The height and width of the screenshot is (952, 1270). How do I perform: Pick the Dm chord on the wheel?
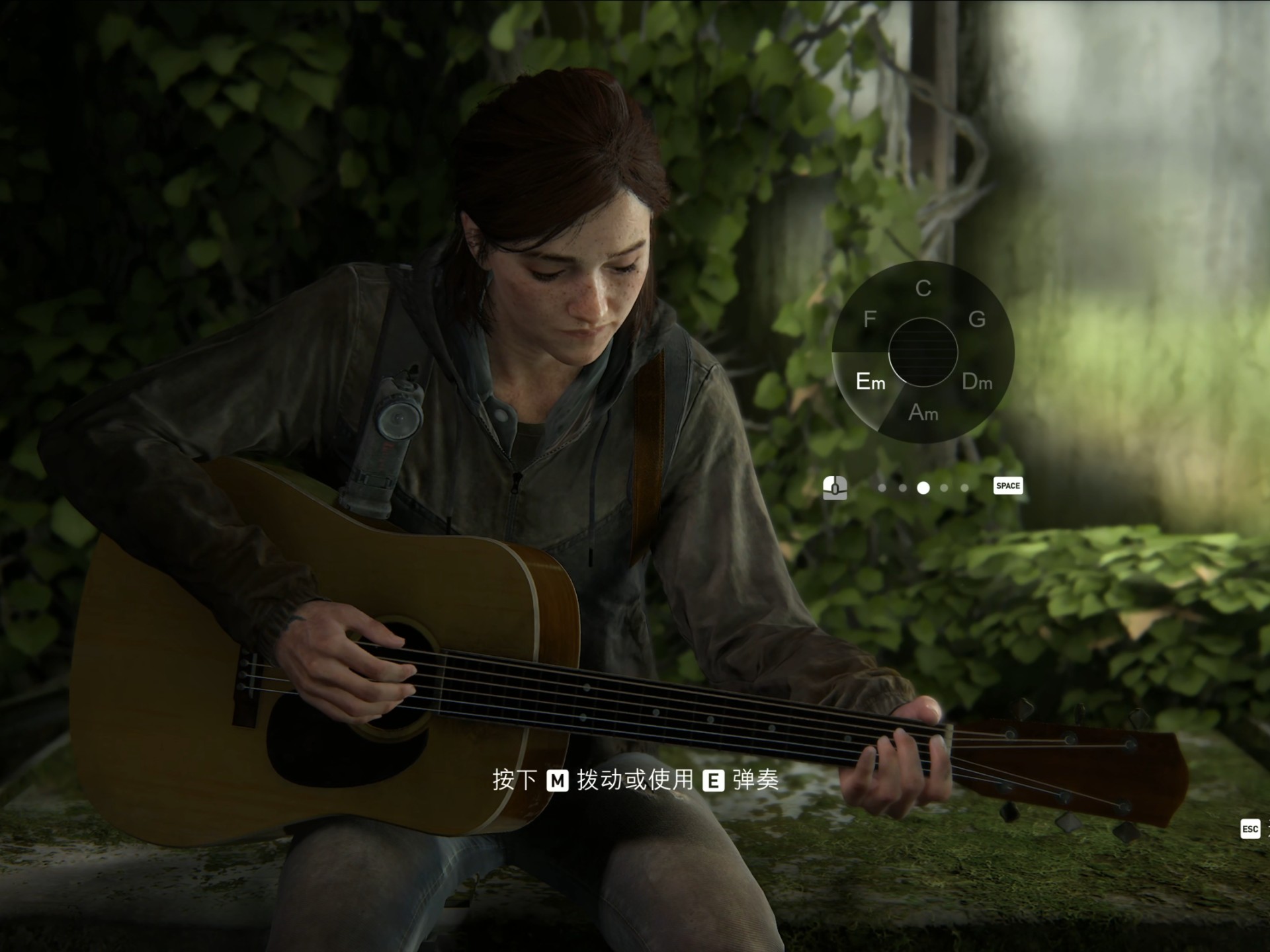click(x=976, y=381)
